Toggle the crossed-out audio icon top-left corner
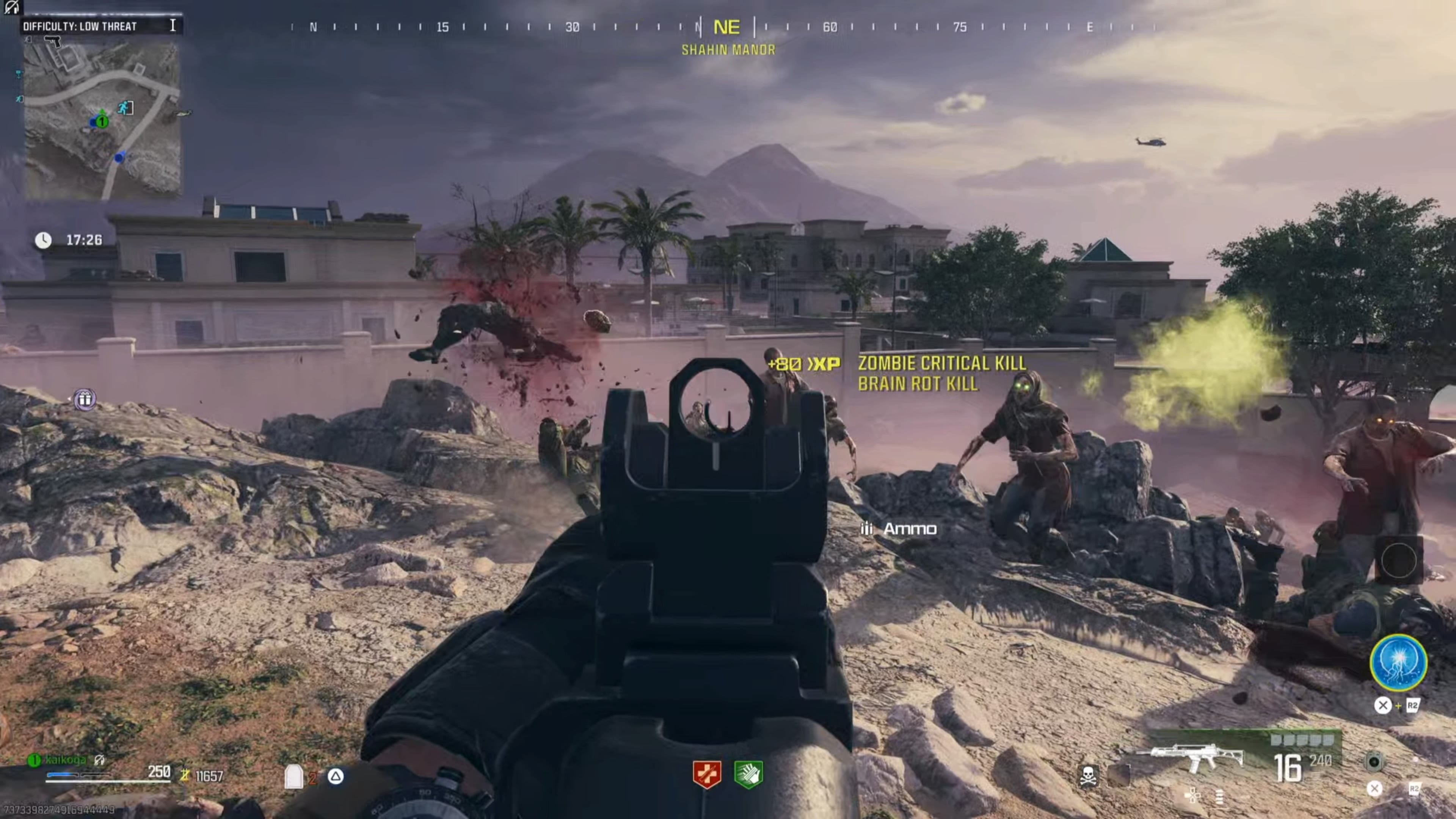This screenshot has width=1456, height=819. coord(11,8)
